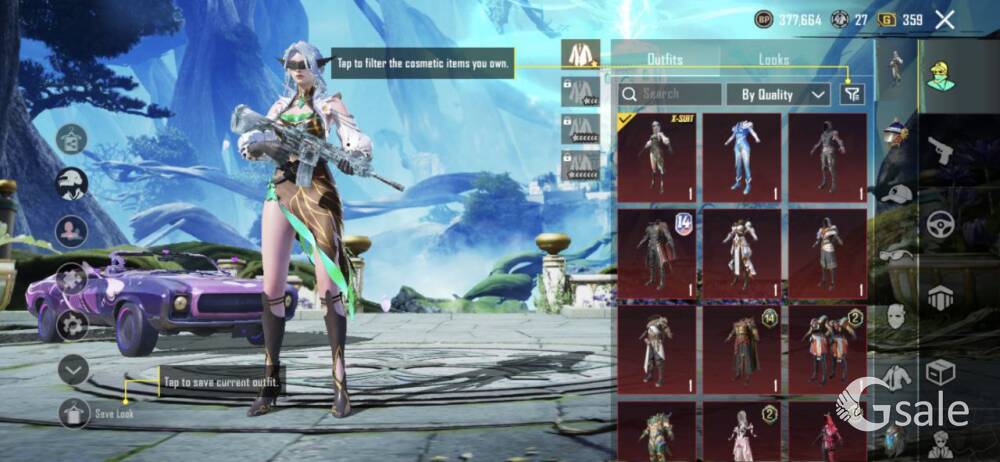1000x462 pixels.
Task: Open the gear settings icon beside the car
Action: coord(72,325)
